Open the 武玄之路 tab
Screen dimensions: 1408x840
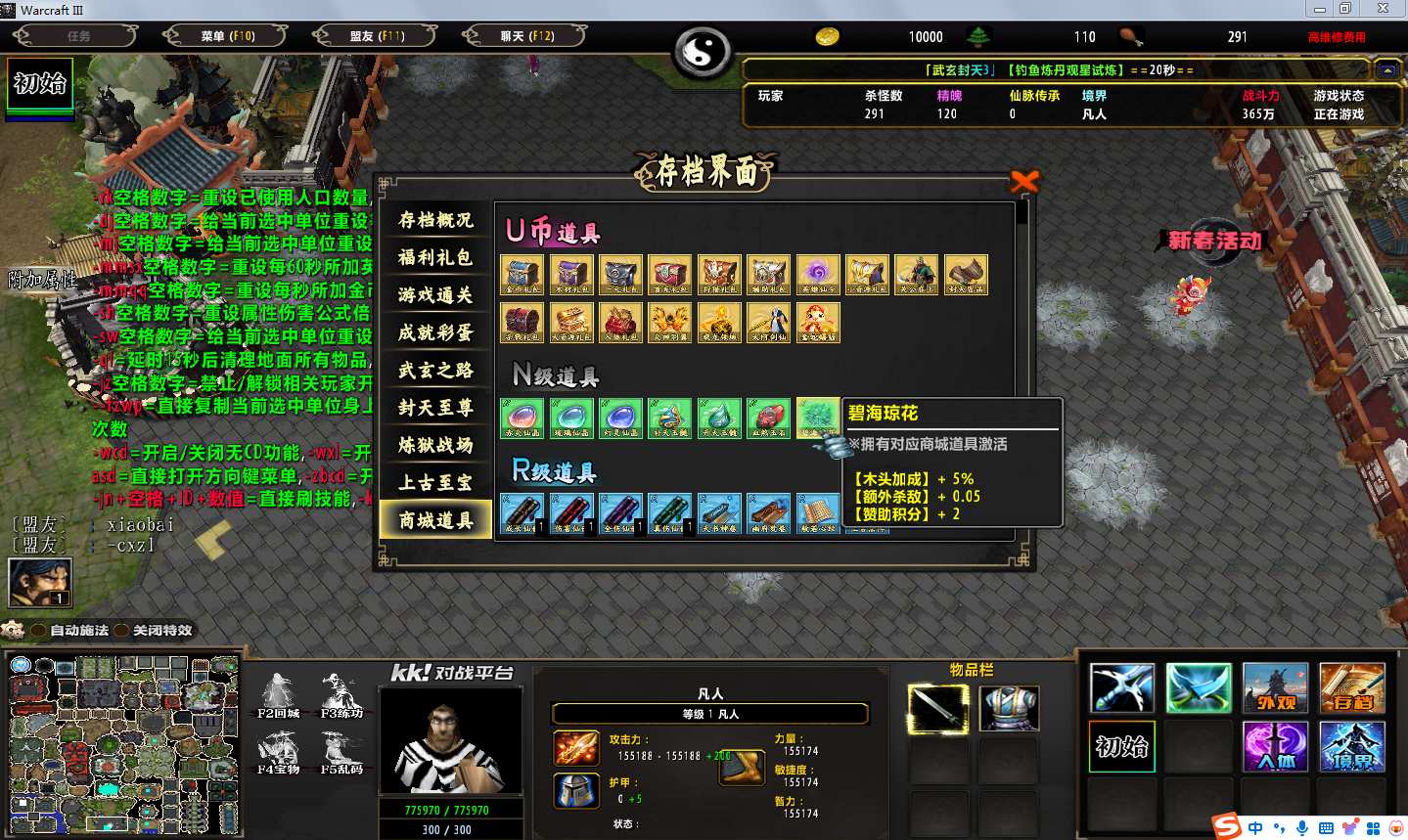(435, 370)
